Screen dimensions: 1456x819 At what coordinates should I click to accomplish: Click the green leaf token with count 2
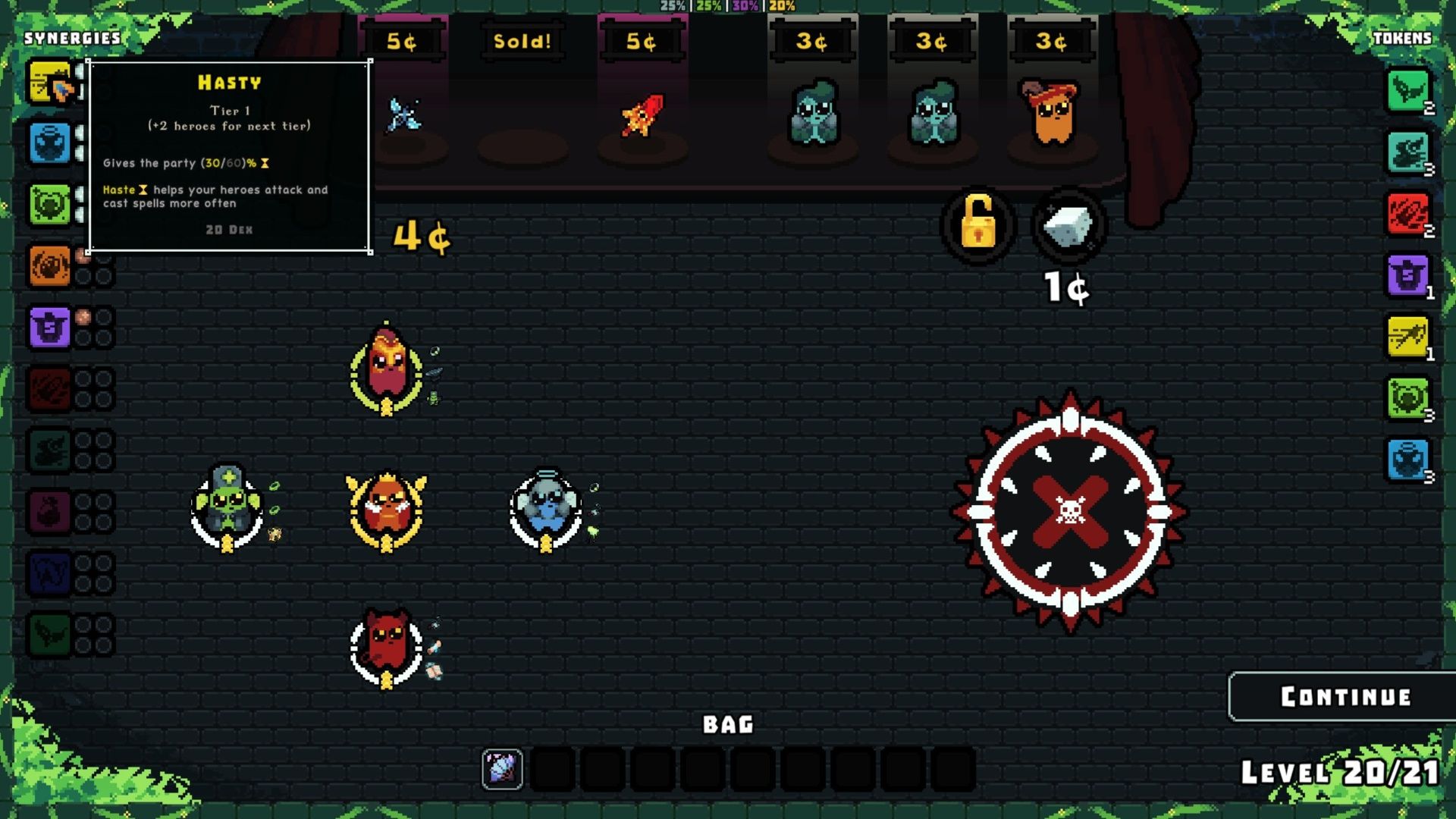pyautogui.click(x=1408, y=91)
